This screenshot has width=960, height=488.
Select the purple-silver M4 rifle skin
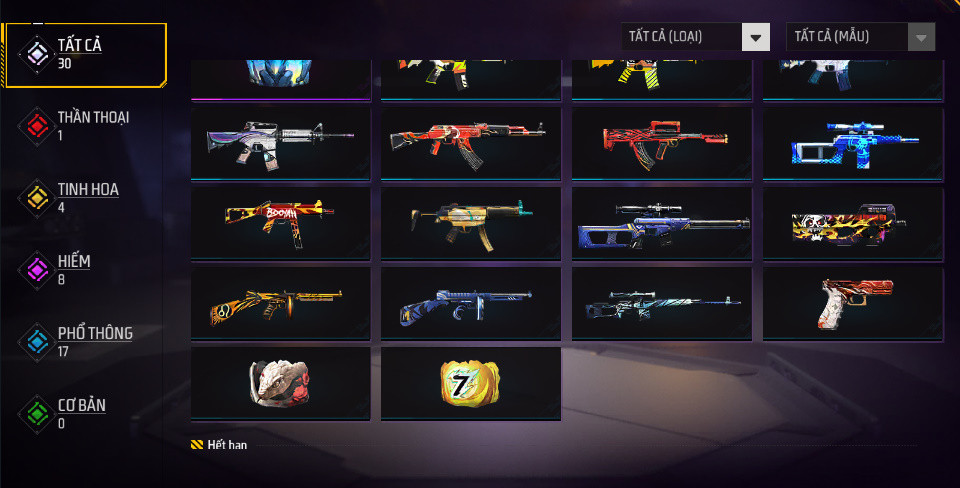[280, 143]
